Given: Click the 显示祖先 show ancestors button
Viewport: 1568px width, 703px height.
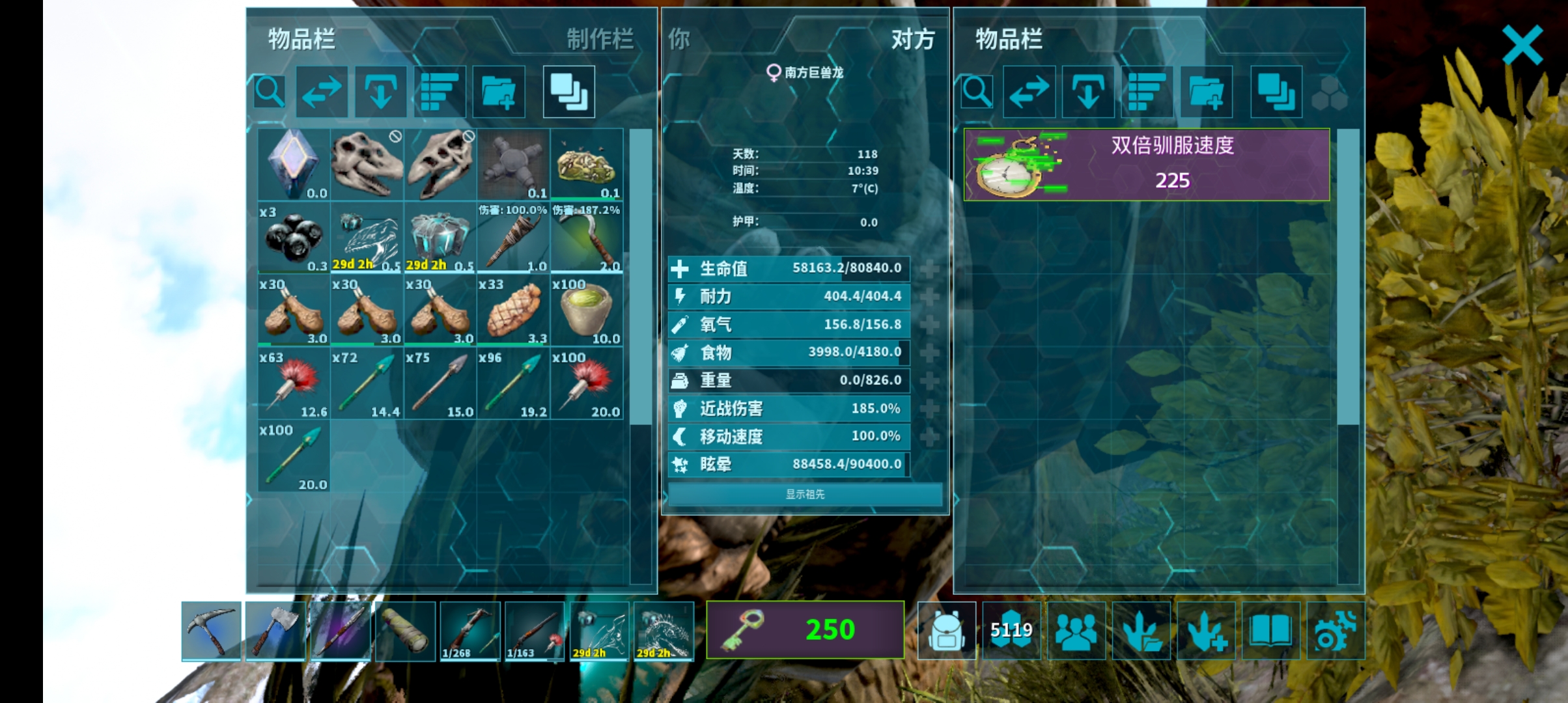Looking at the screenshot, I should [x=805, y=494].
